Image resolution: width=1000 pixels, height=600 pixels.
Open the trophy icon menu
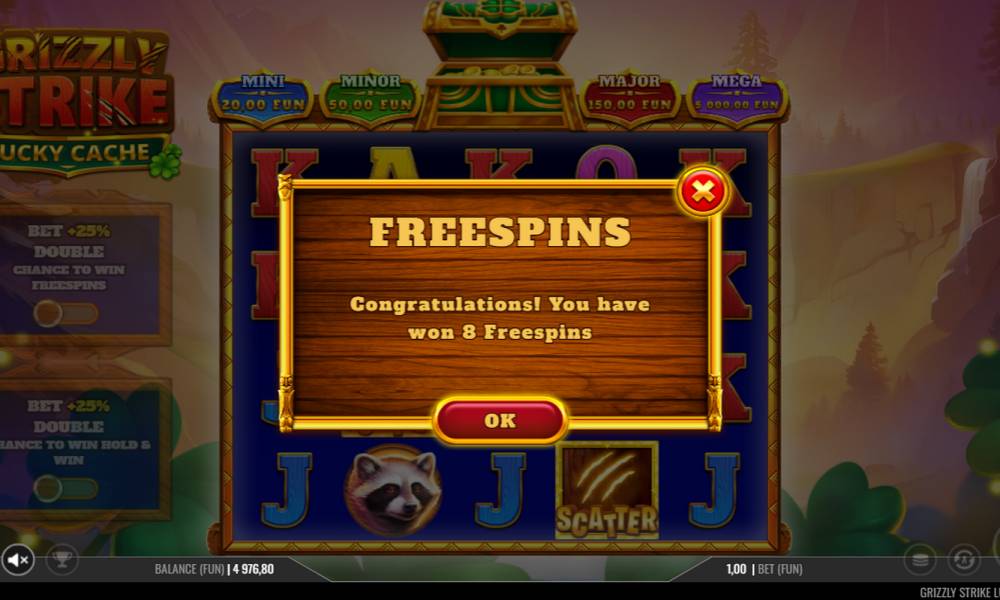coord(62,559)
